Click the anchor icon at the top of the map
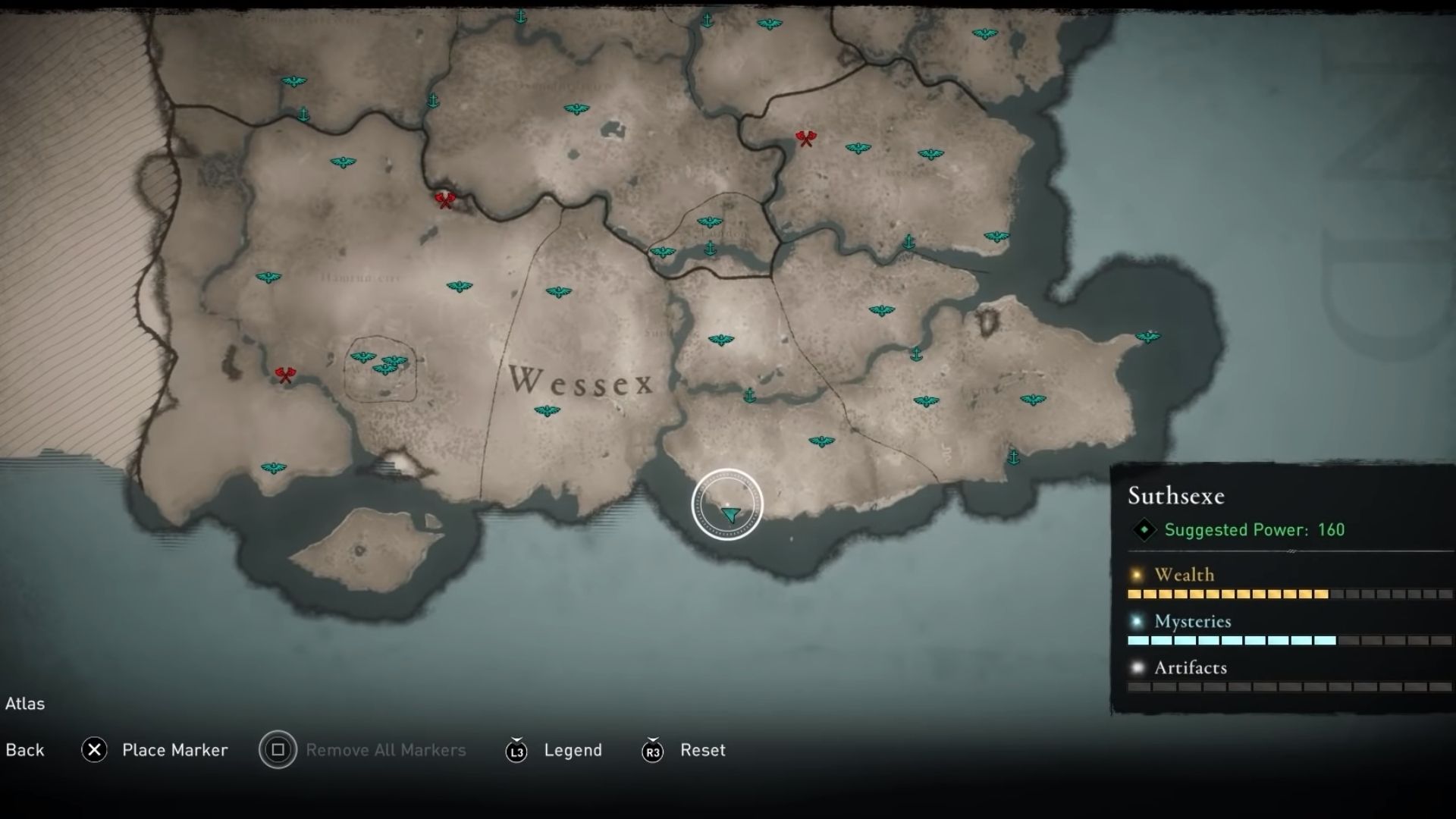 click(519, 15)
